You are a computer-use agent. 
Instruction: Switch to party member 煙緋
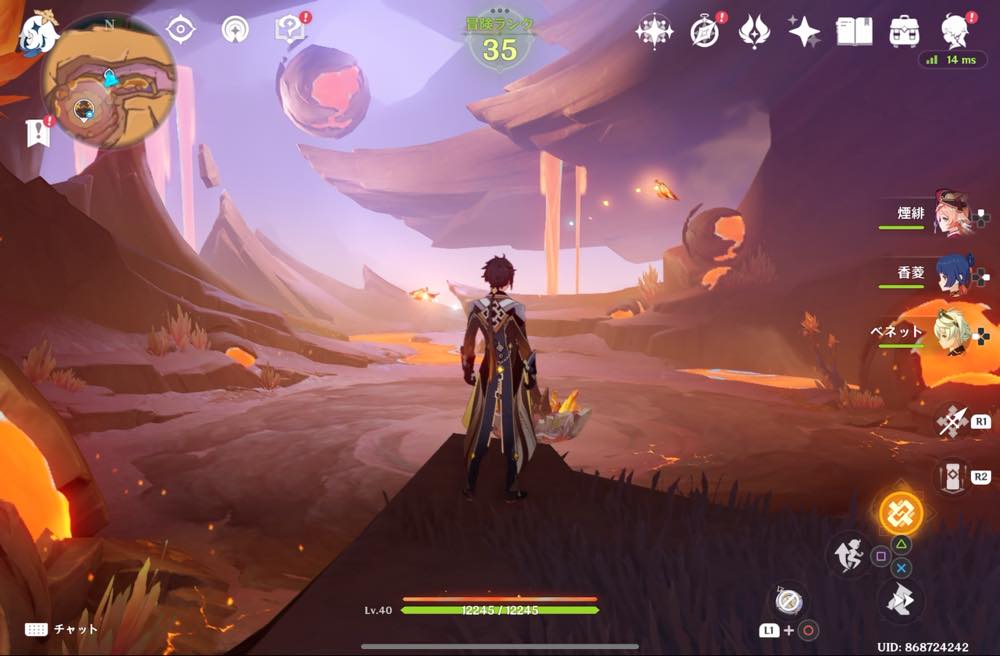(950, 215)
